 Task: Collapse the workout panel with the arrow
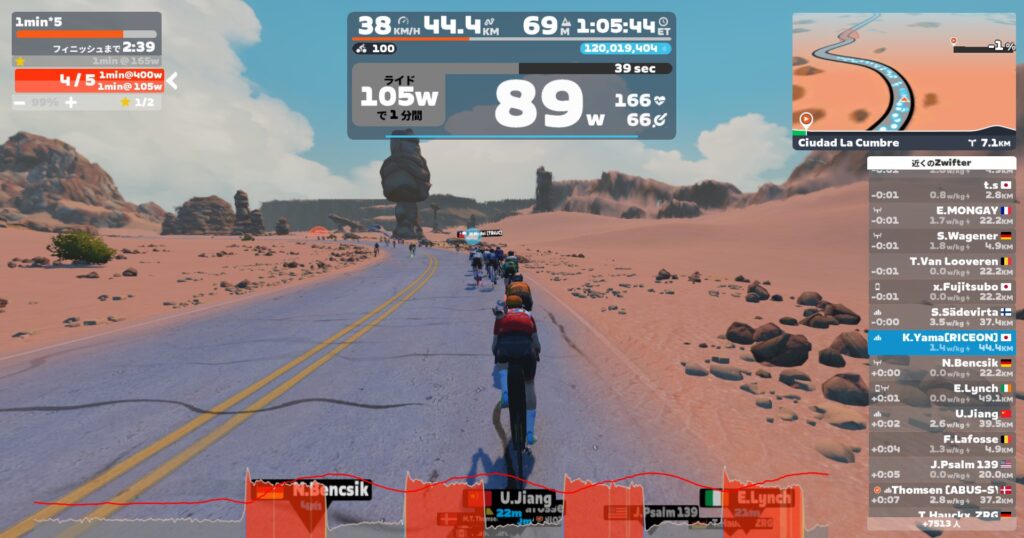click(x=171, y=80)
